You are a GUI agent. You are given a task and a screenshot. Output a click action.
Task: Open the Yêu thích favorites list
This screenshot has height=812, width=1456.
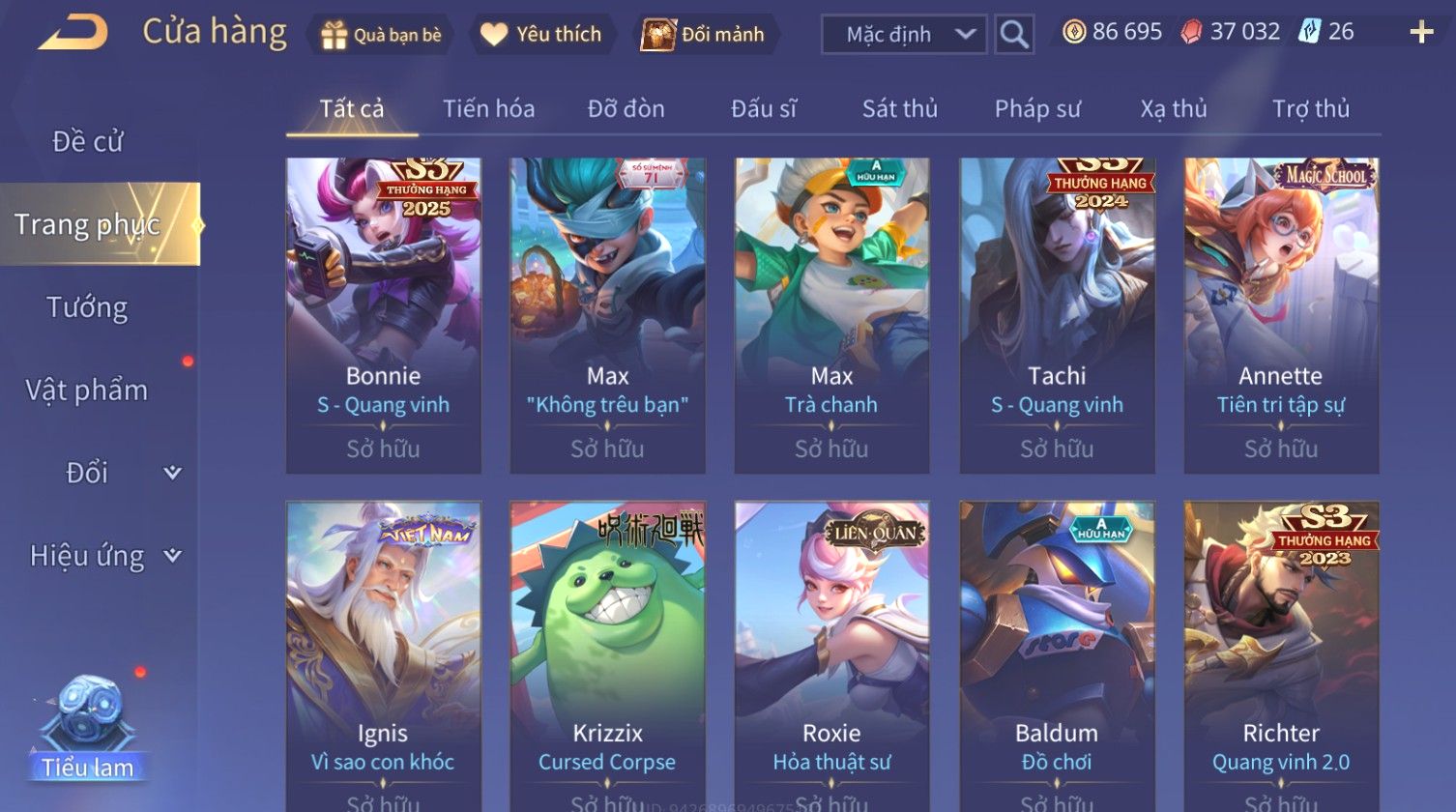tap(541, 35)
